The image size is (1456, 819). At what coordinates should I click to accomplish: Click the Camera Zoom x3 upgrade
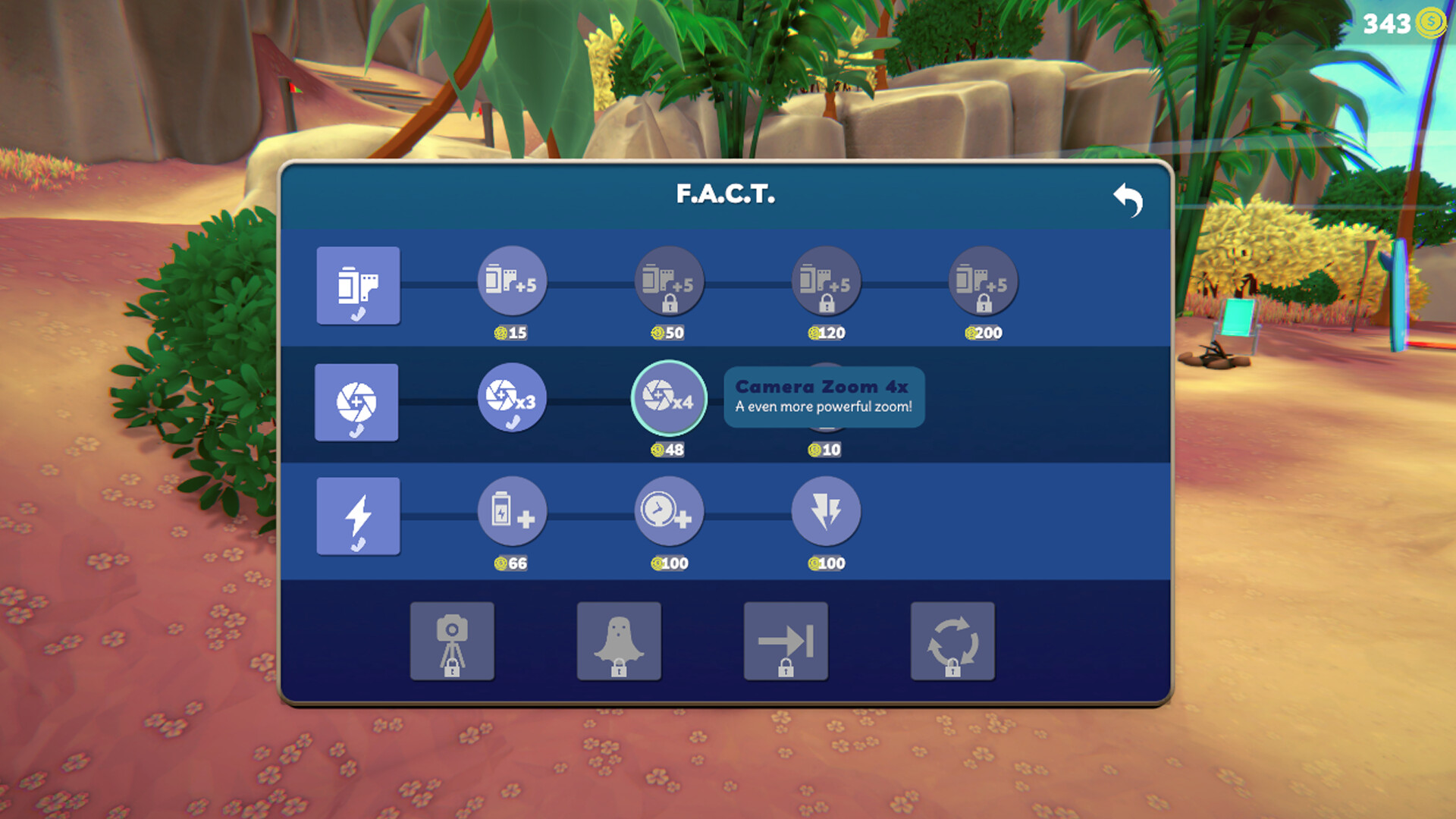click(512, 400)
